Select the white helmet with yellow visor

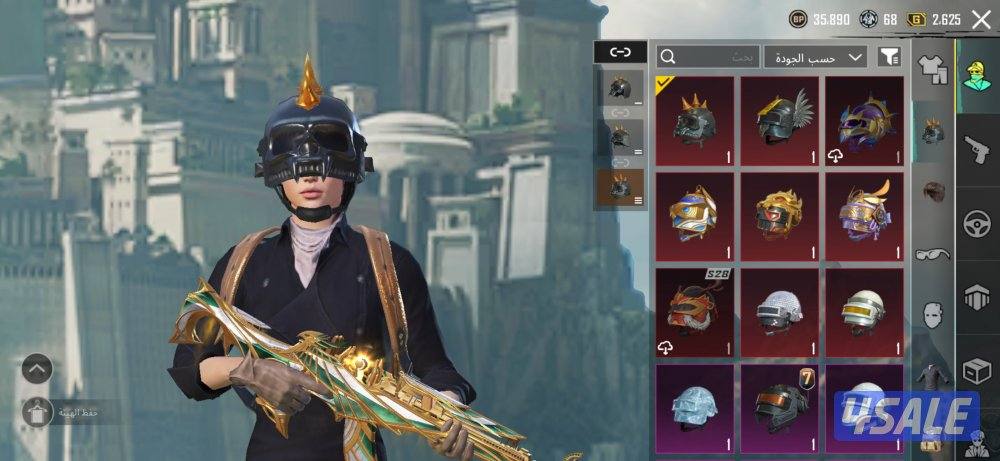pos(864,312)
